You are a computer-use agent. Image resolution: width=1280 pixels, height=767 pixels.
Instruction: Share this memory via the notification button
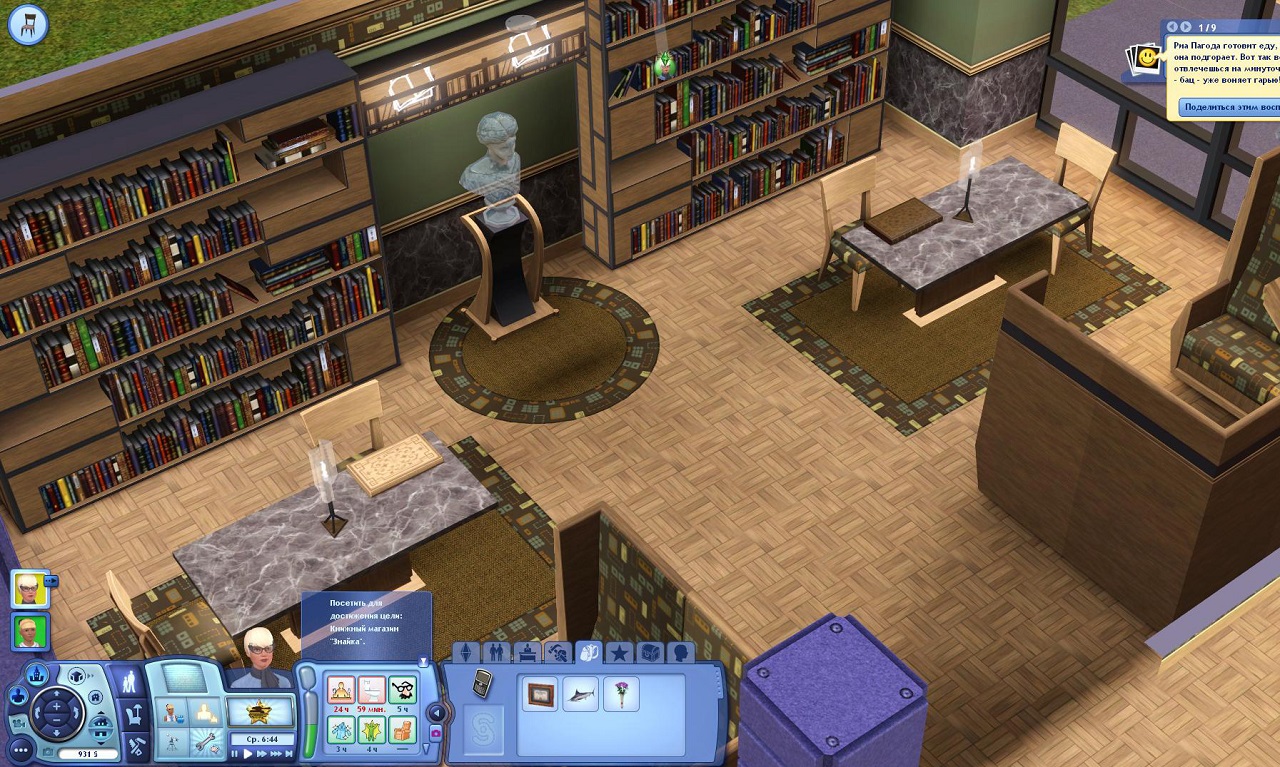1230,107
